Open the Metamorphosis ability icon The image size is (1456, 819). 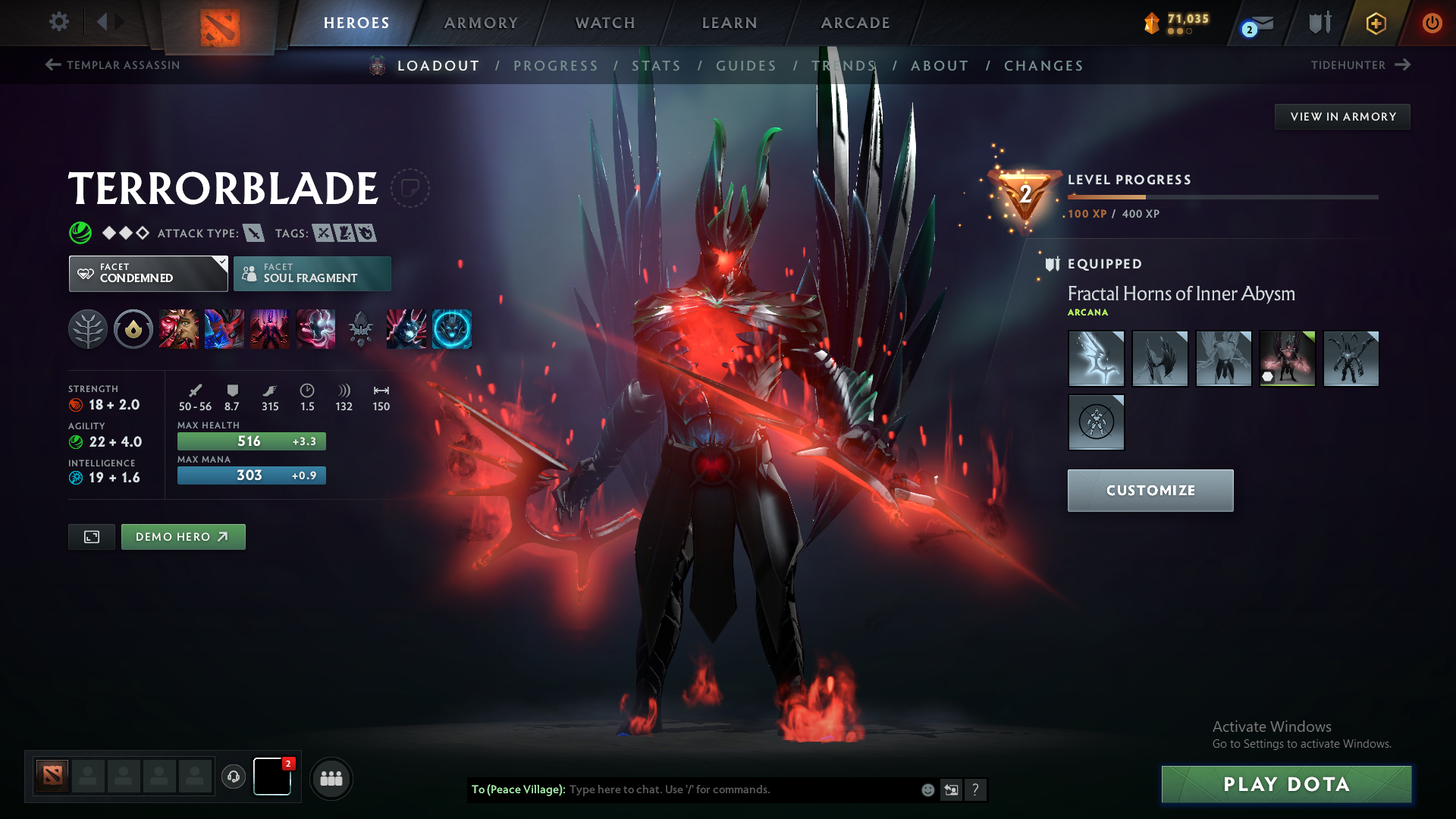click(270, 328)
